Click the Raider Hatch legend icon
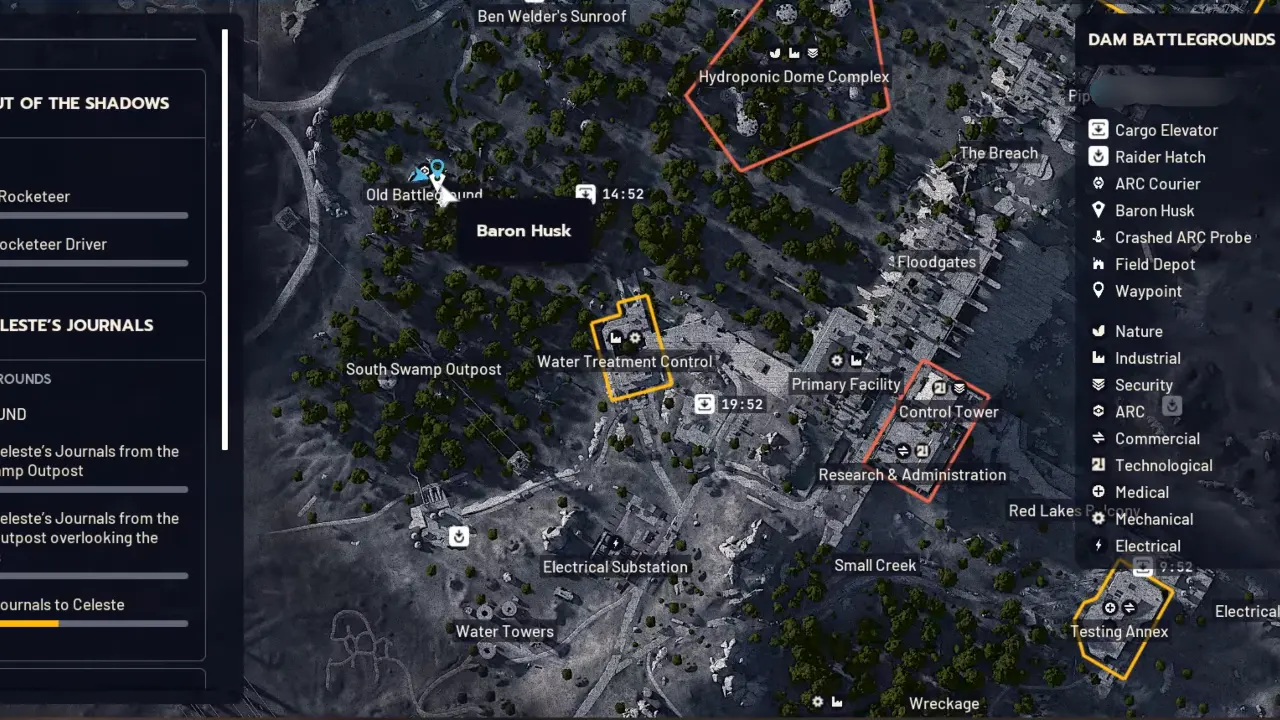1280x720 pixels. [x=1098, y=157]
